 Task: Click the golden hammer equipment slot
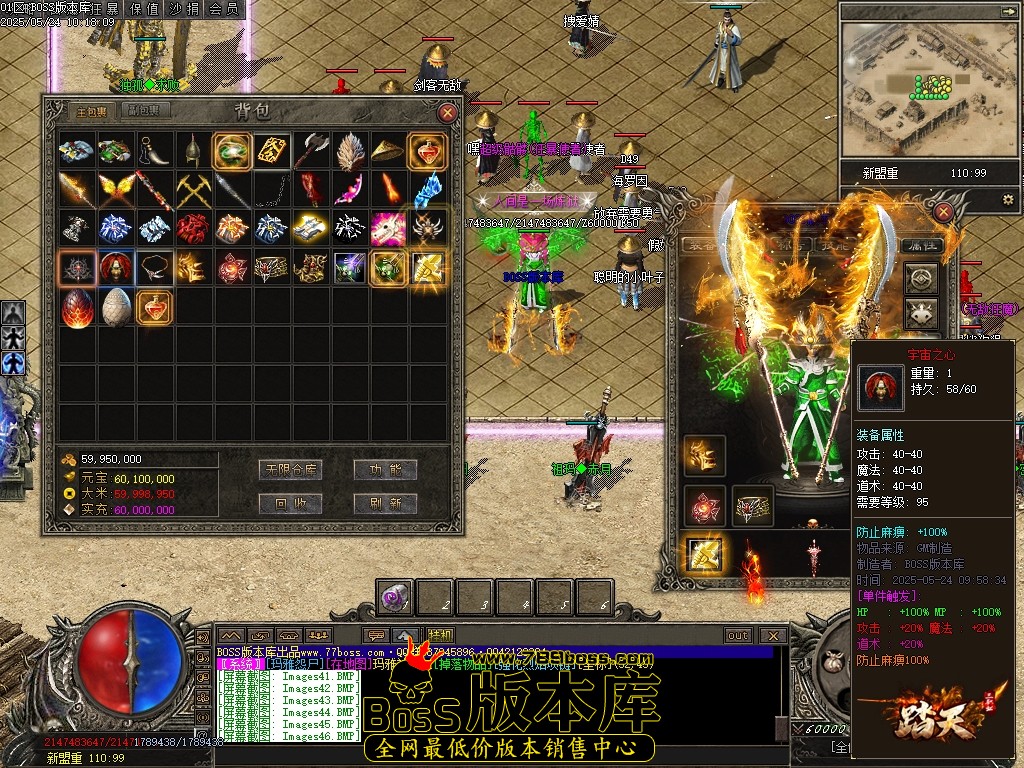(704, 553)
